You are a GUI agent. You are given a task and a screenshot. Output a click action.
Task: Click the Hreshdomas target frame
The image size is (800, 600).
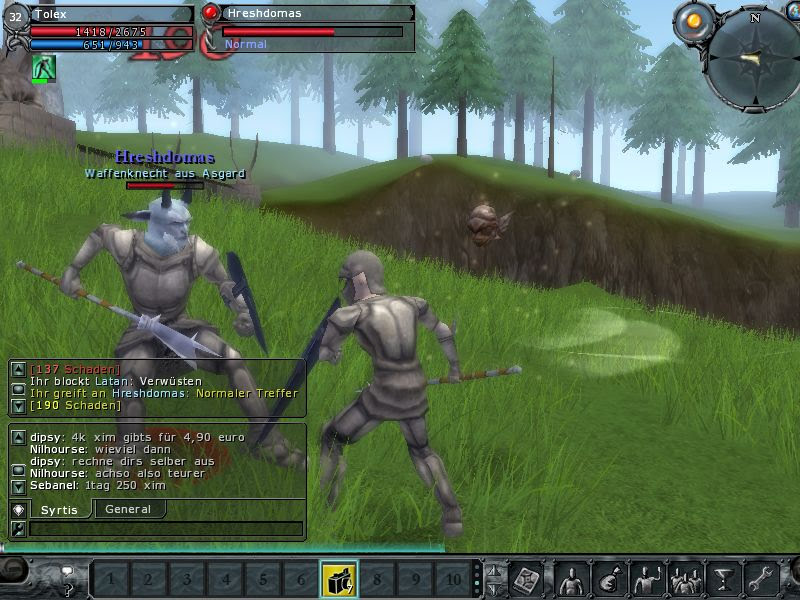tap(310, 25)
